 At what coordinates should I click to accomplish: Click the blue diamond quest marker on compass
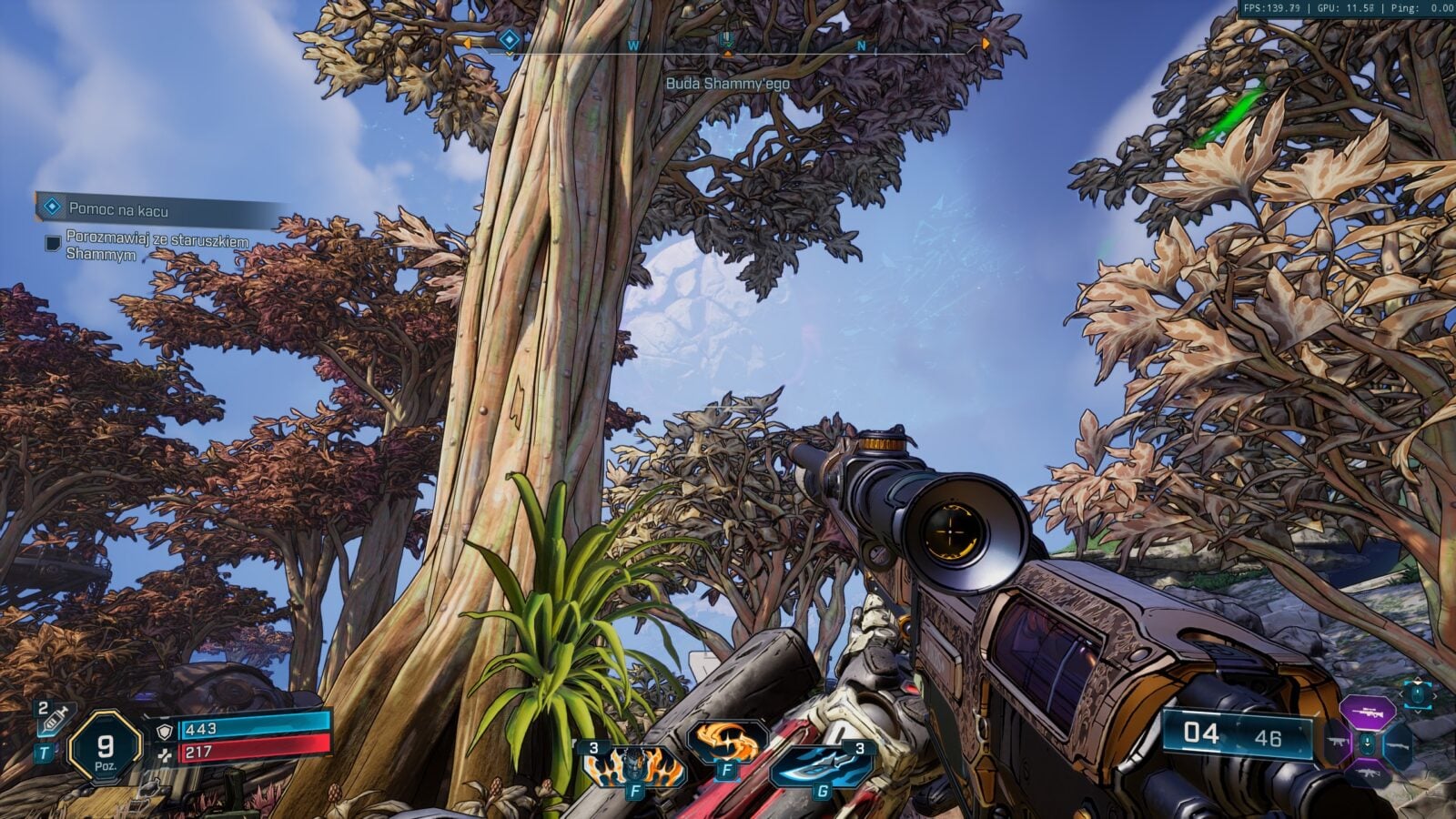[511, 39]
